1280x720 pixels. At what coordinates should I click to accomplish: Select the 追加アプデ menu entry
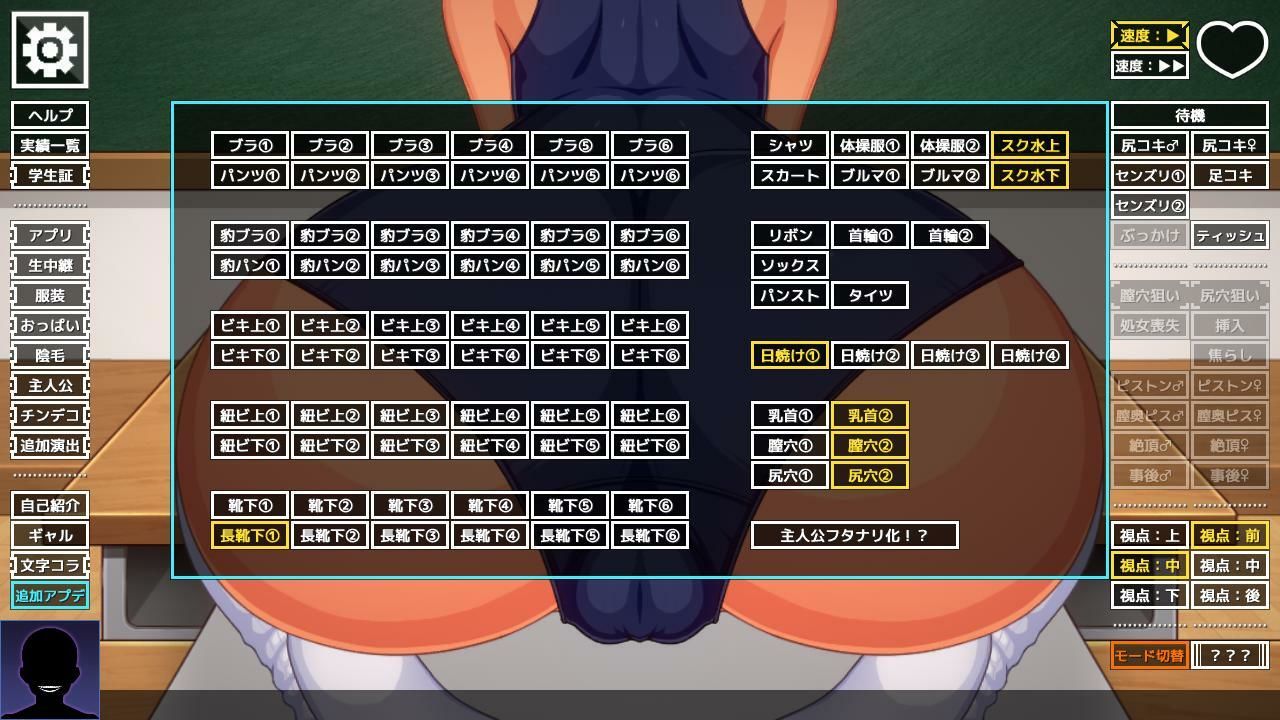click(x=50, y=595)
